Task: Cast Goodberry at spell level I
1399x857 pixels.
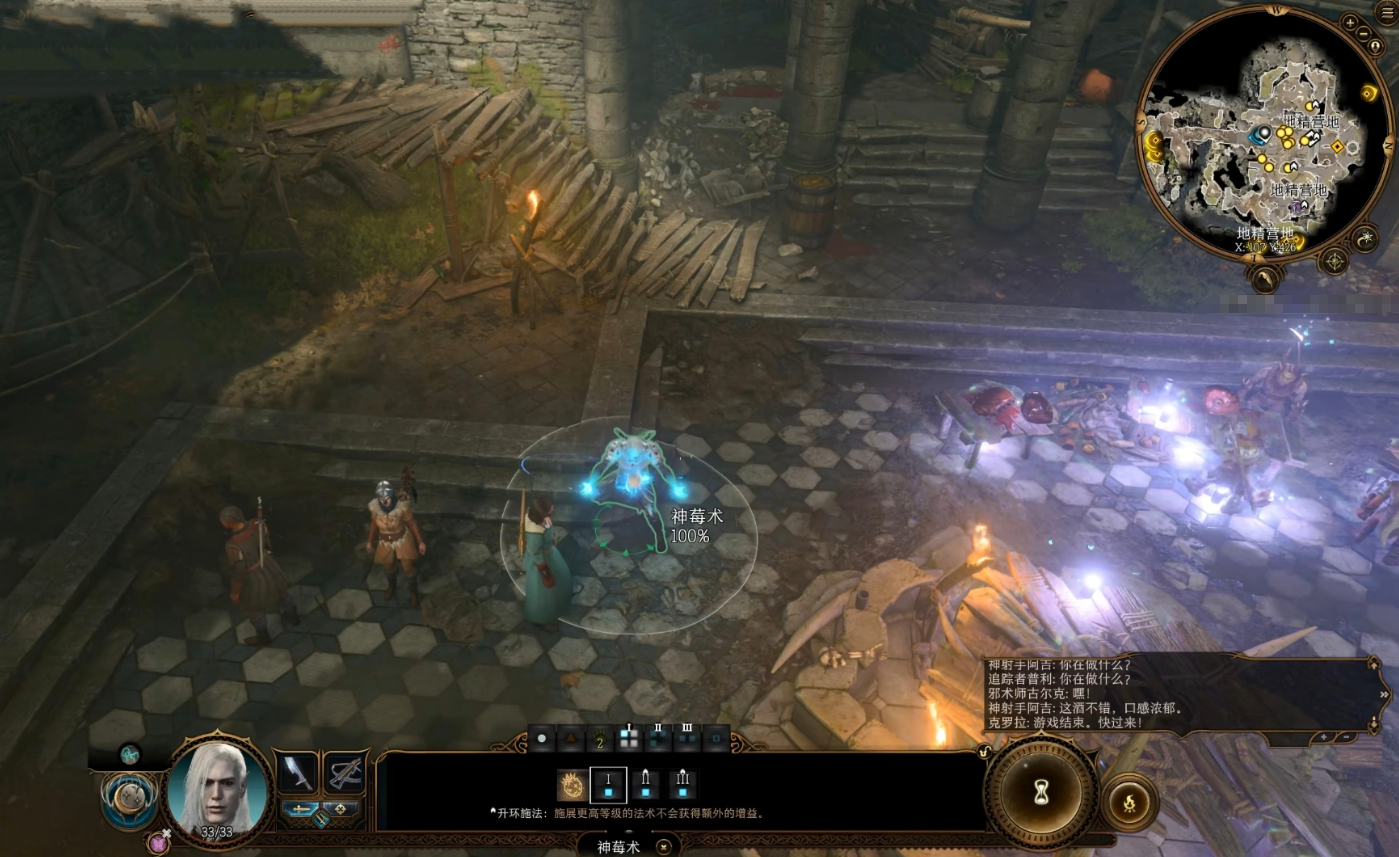Action: (608, 784)
